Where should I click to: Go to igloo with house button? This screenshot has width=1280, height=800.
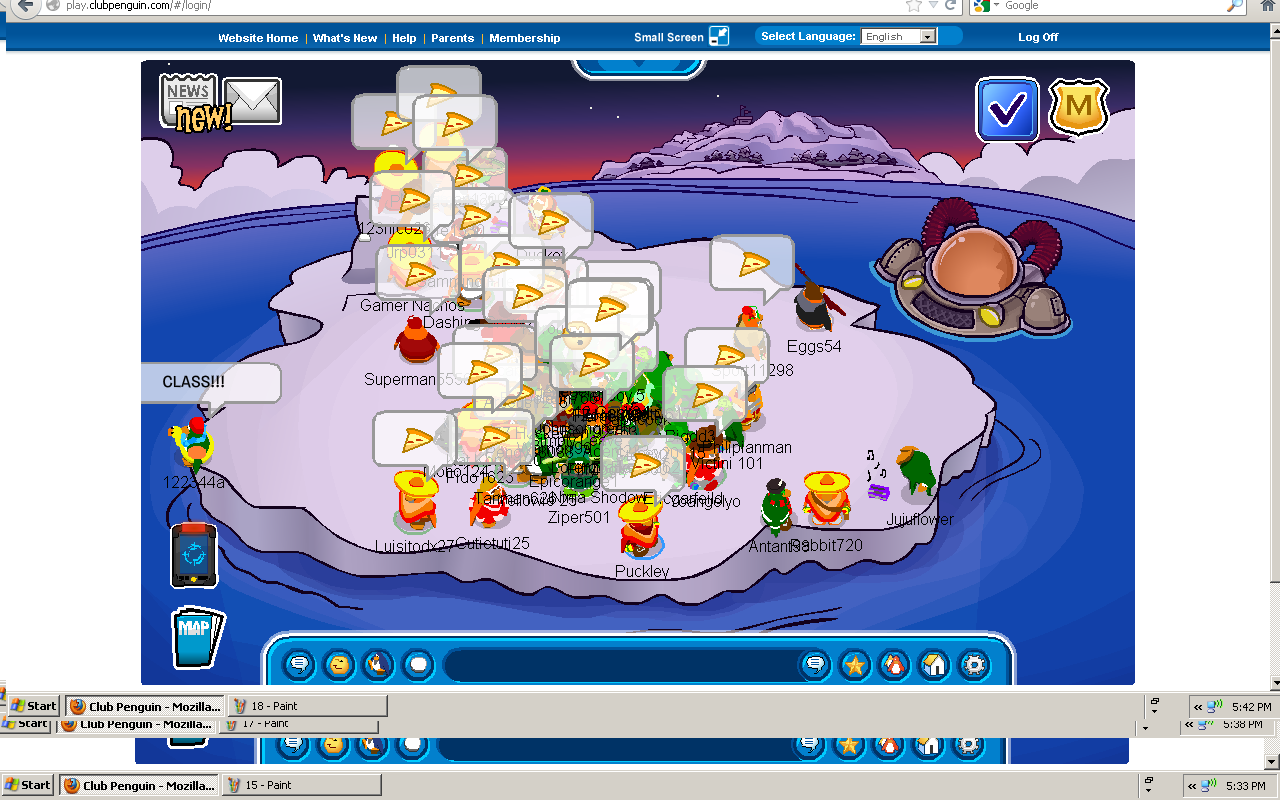point(934,664)
